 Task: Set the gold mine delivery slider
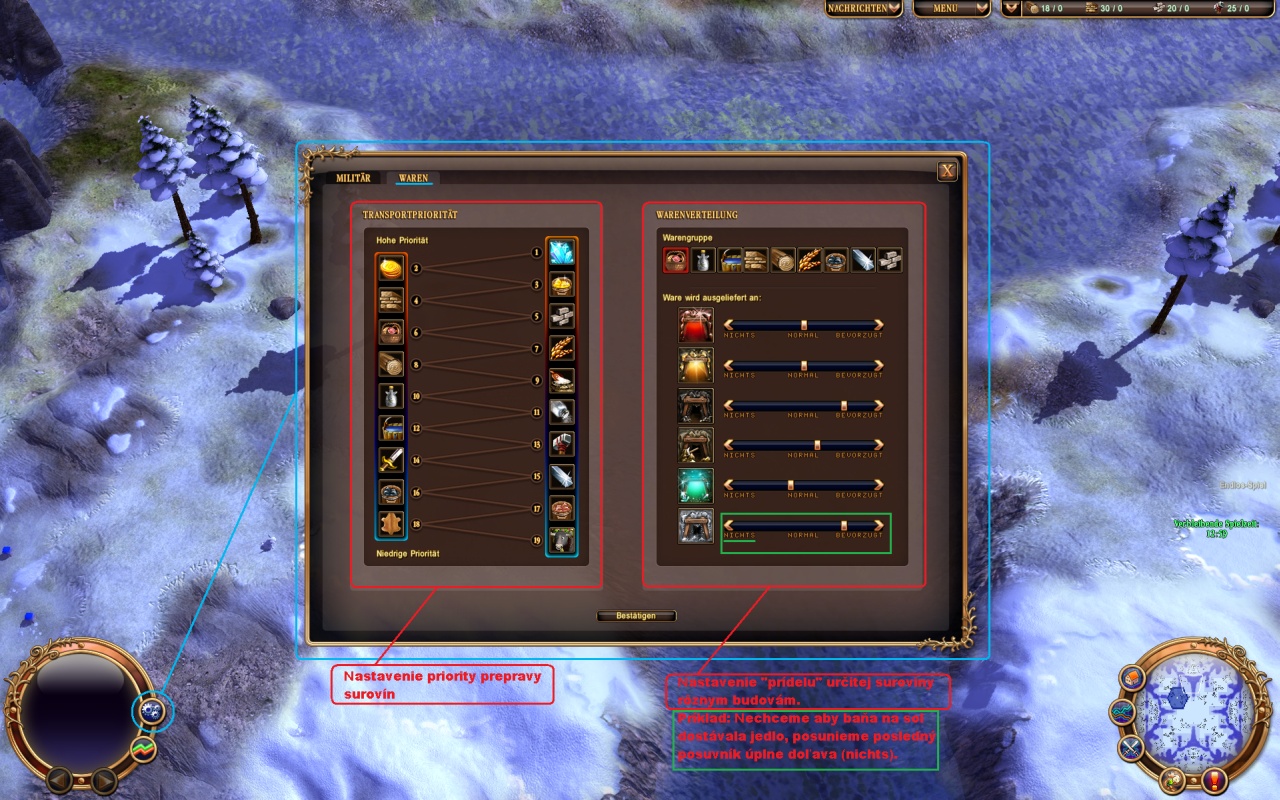[803, 366]
